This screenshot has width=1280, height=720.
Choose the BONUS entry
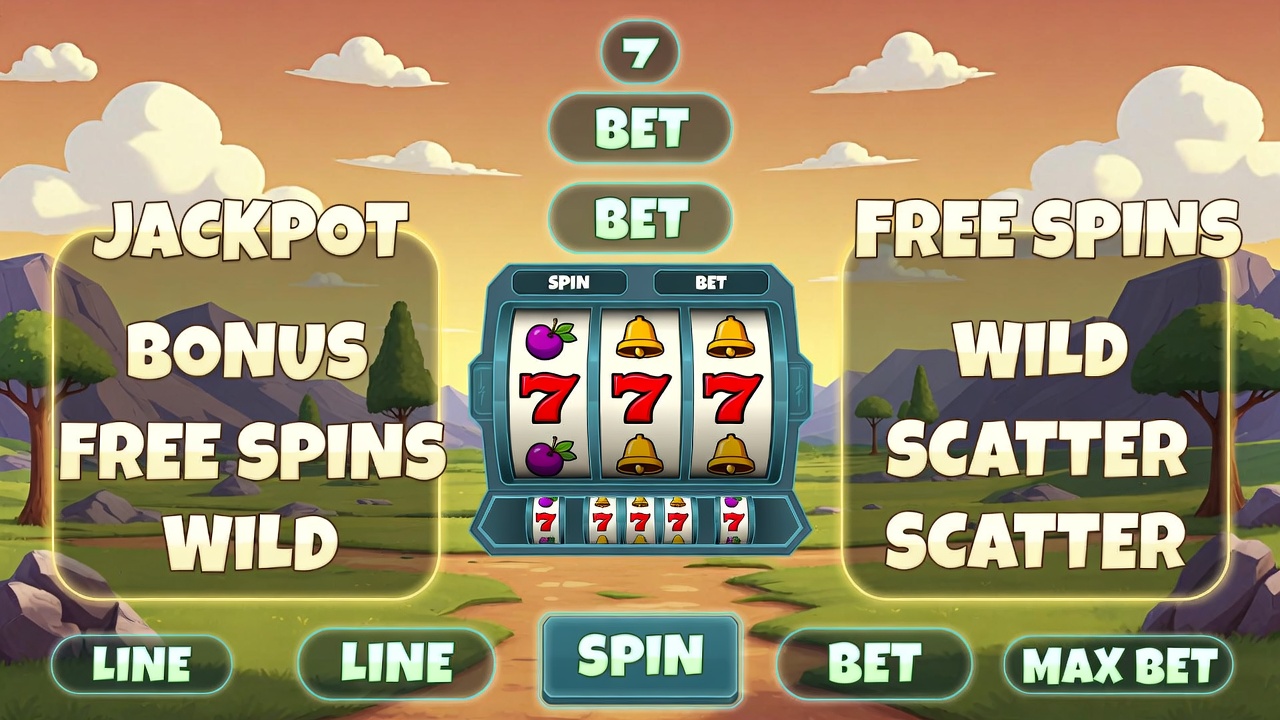(247, 350)
